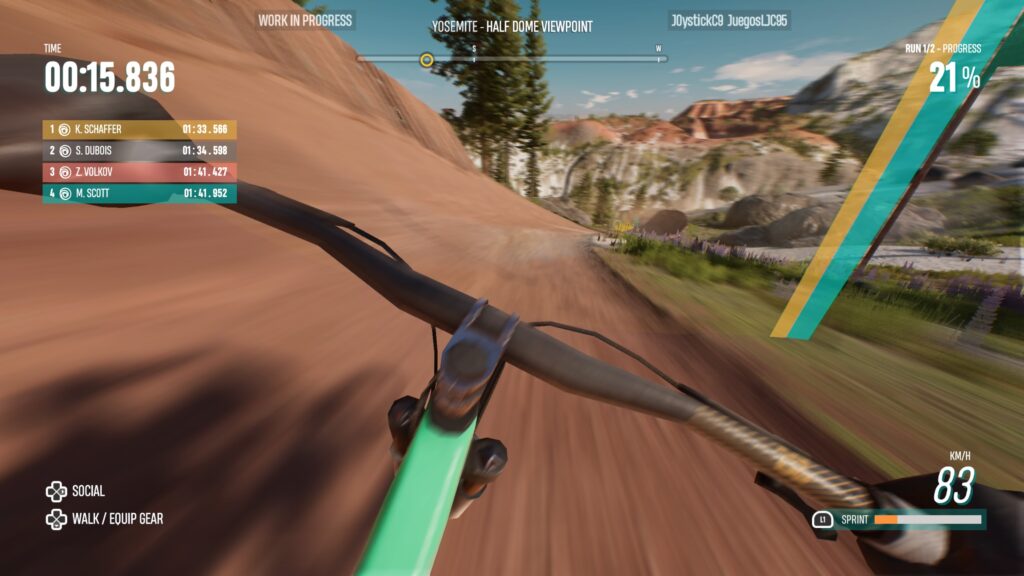Select S. Dubois in the ranking list

coord(139,151)
